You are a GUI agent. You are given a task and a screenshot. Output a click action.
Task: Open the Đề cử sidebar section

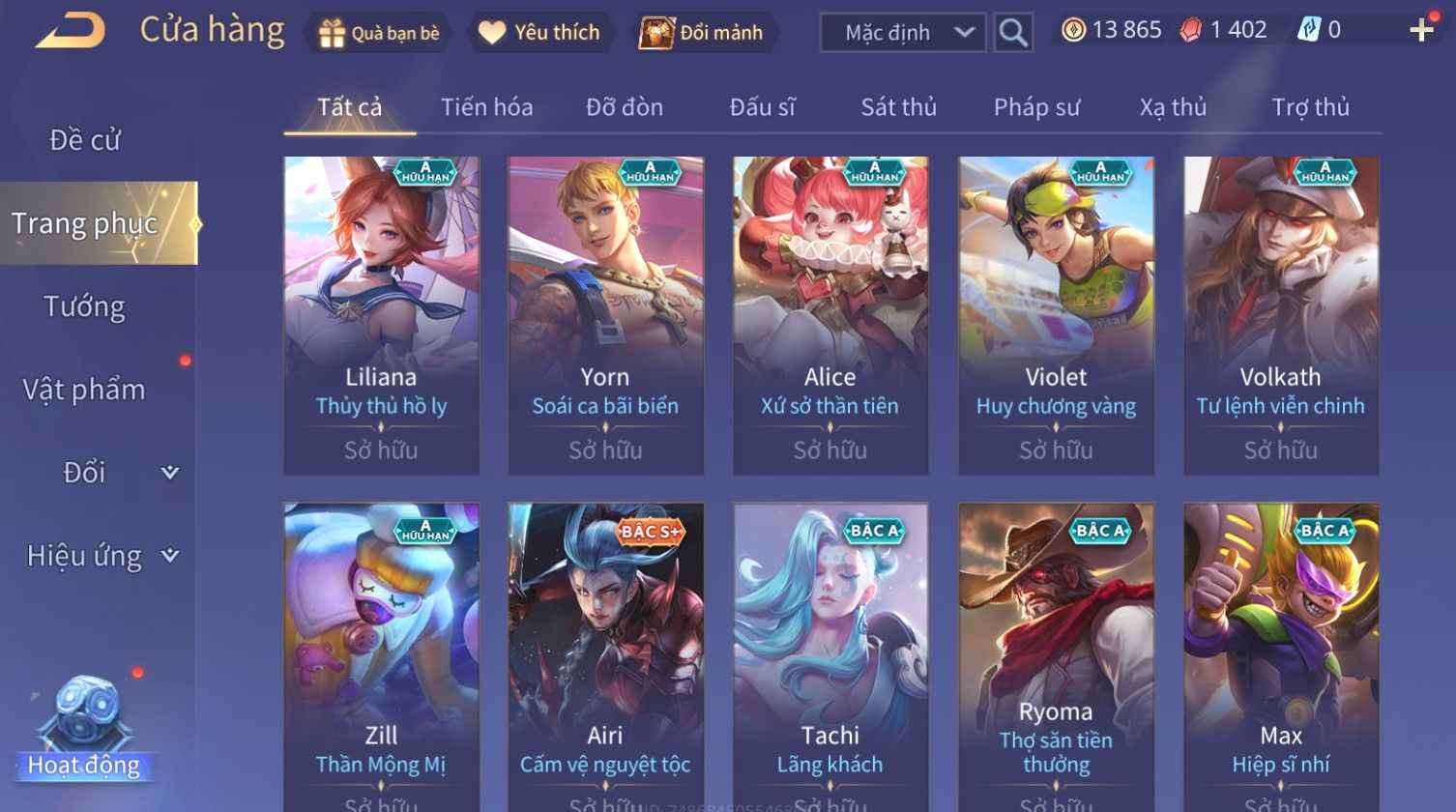[x=85, y=140]
